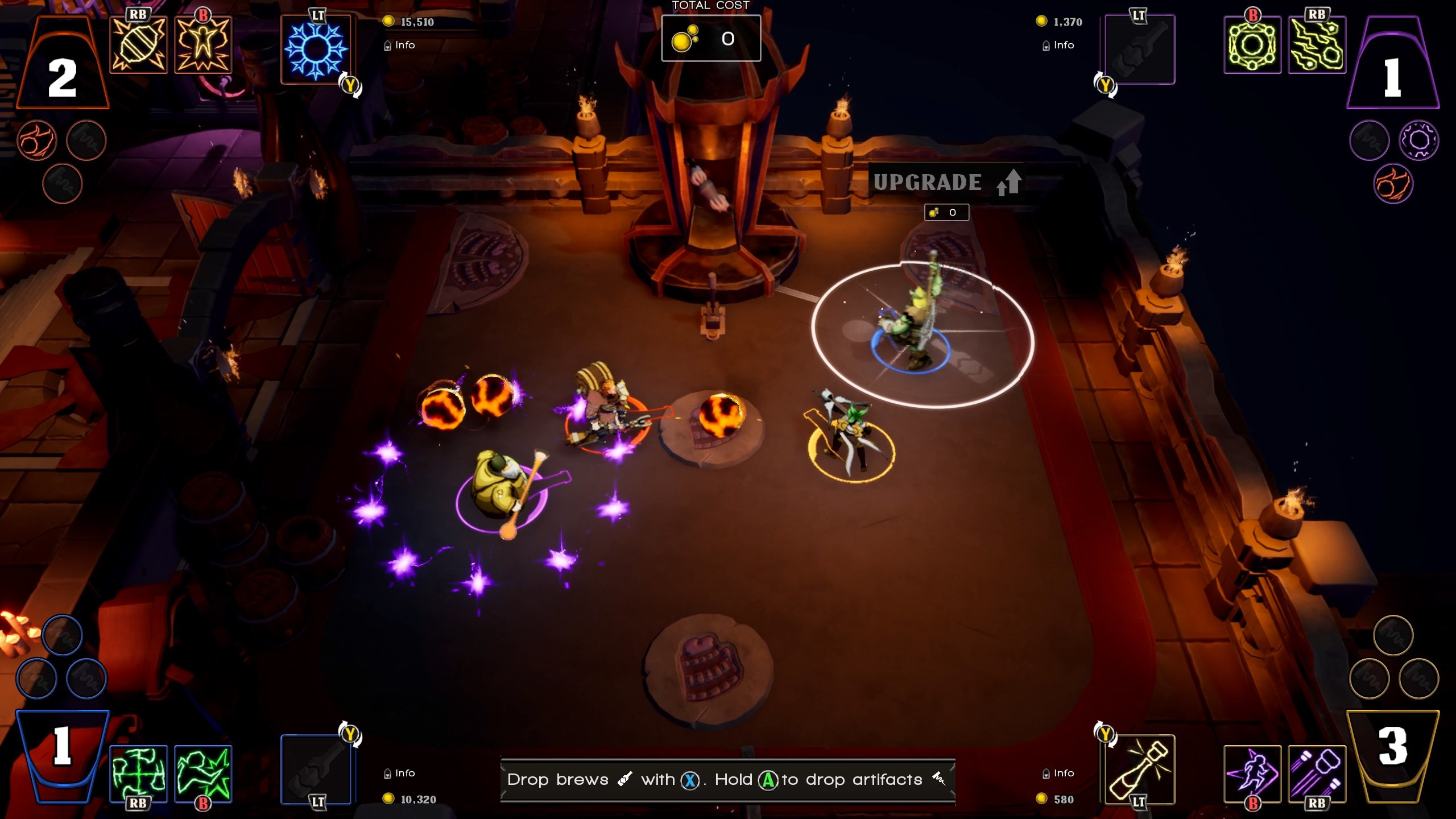Open Info above the 10,320 gold
1456x819 pixels.
[x=400, y=773]
